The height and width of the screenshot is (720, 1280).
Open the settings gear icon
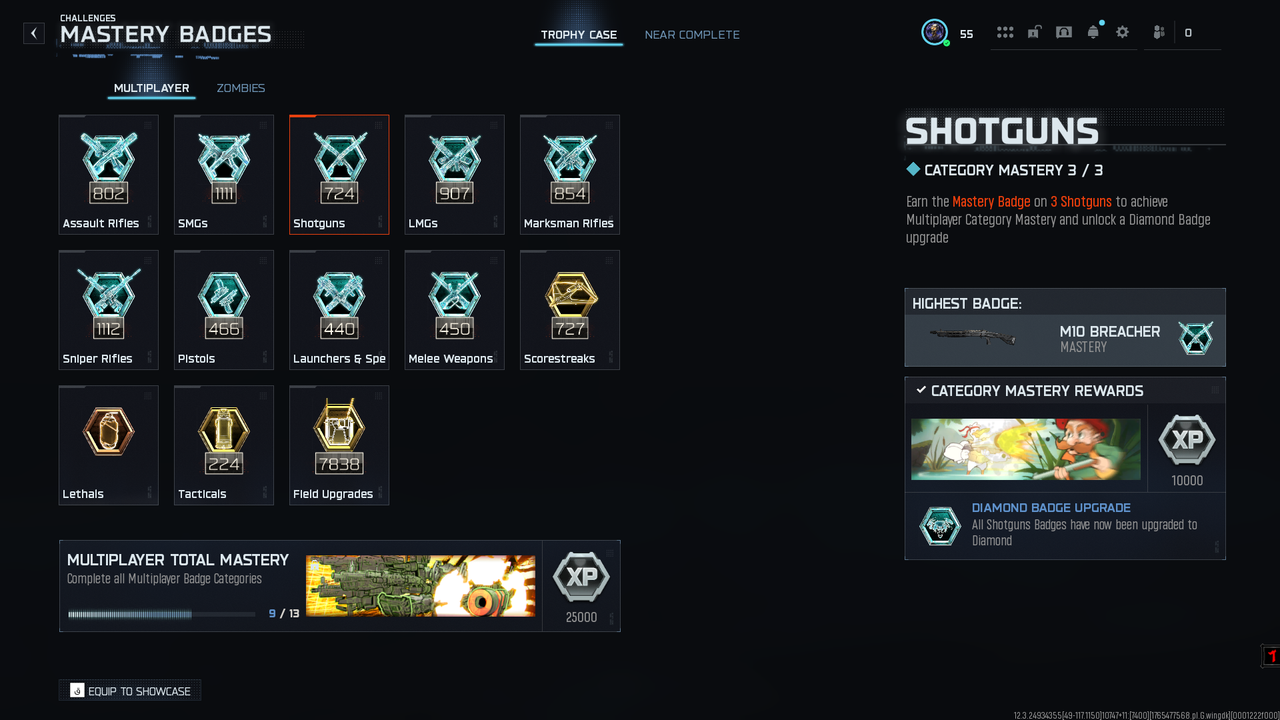[x=1122, y=32]
